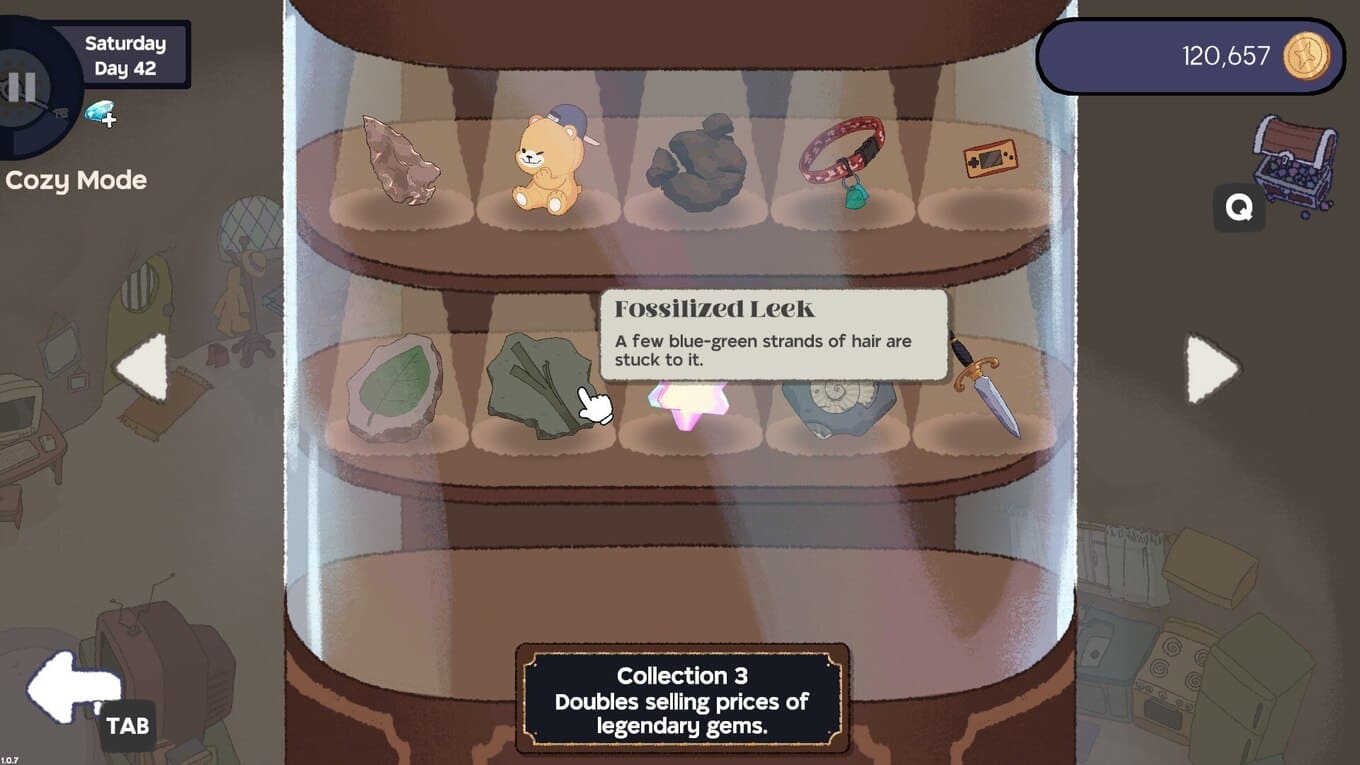Choose the dark rock pile relic
The image size is (1360, 765).
695,162
